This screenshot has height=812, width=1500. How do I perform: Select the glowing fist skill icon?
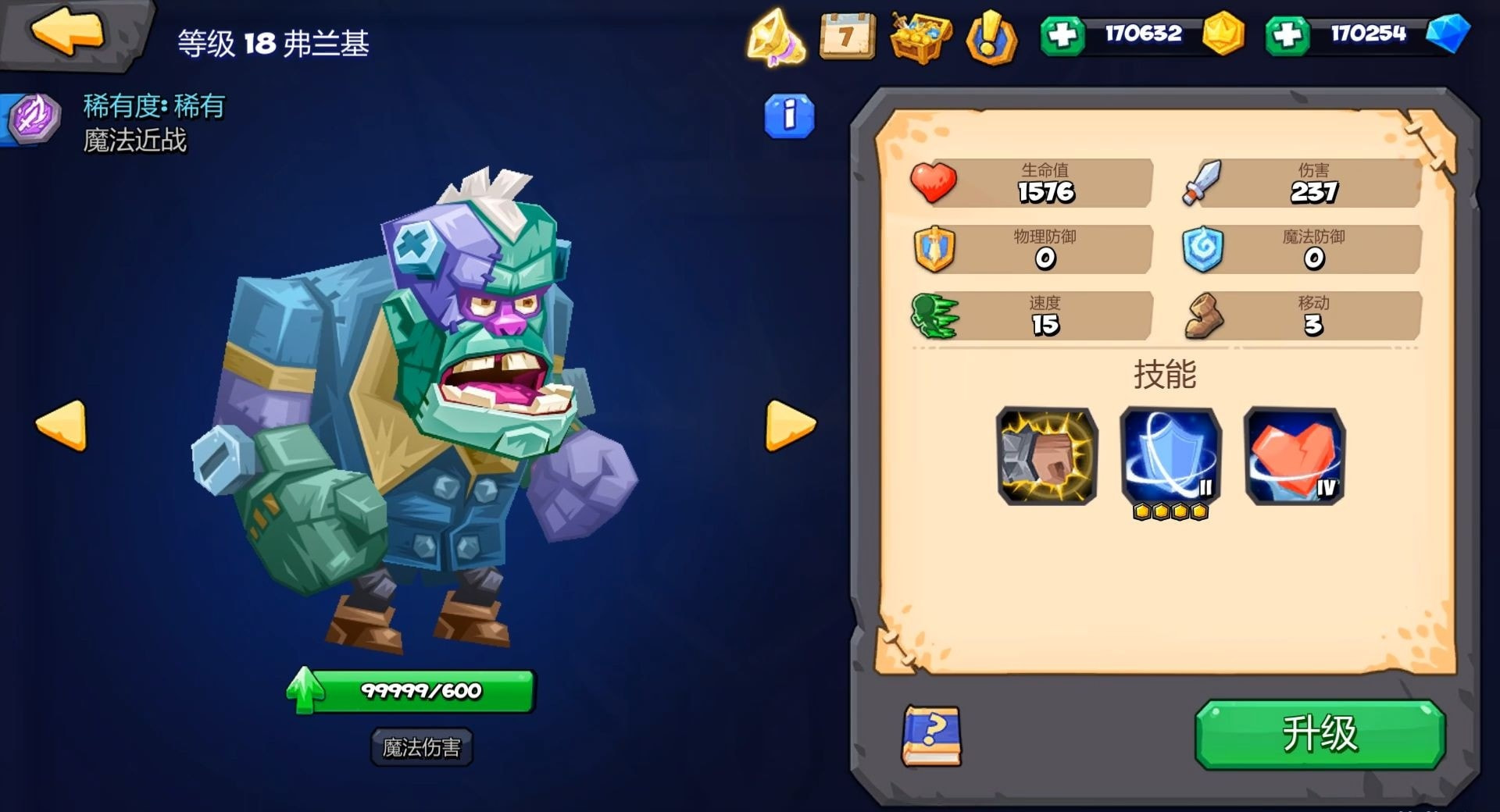point(1047,456)
